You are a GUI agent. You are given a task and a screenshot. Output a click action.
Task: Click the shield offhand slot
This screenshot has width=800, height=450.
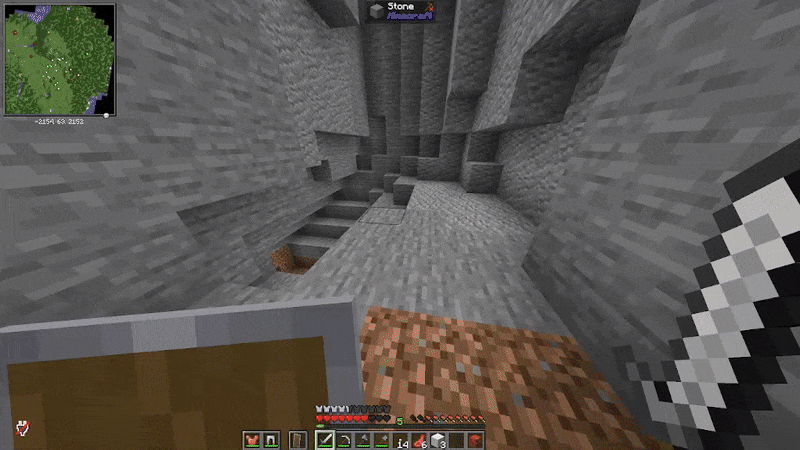297,439
